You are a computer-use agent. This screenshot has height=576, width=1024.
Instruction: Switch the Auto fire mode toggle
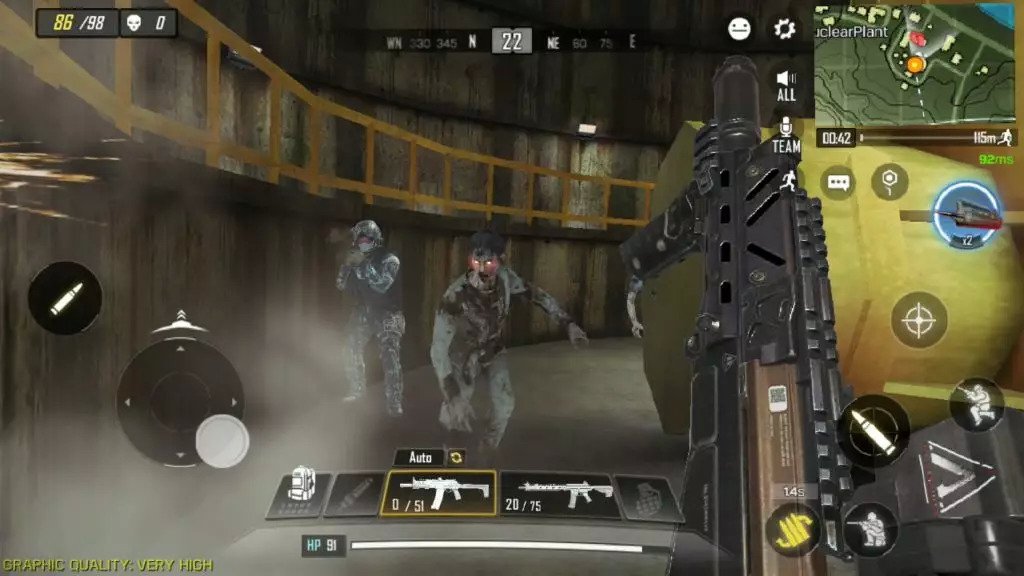431,457
